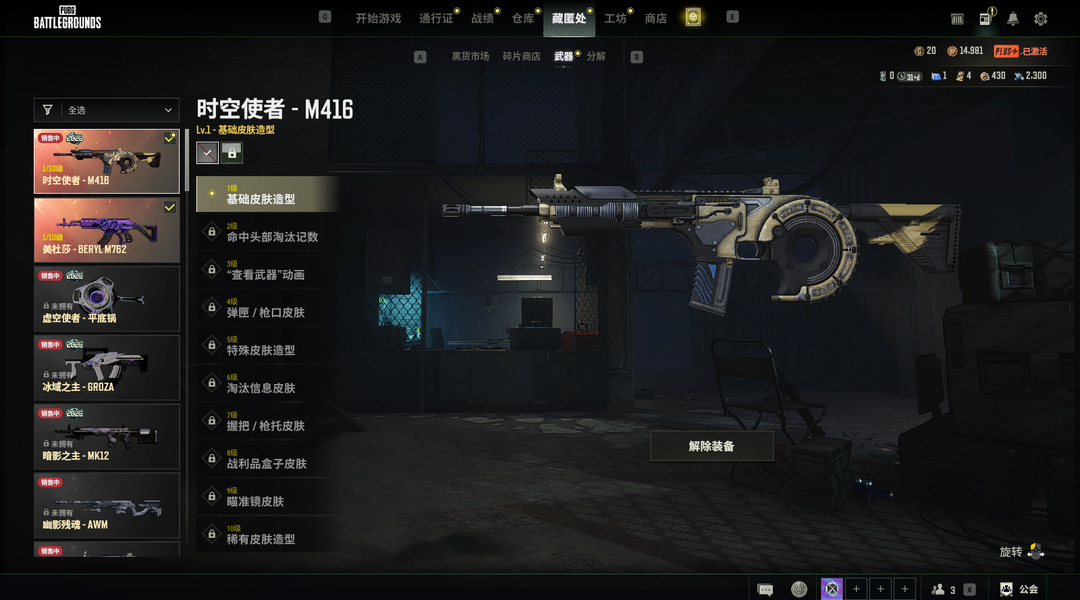1080x600 pixels.
Task: Choose the 幽影残魂 - AWM skin
Action: [x=107, y=505]
